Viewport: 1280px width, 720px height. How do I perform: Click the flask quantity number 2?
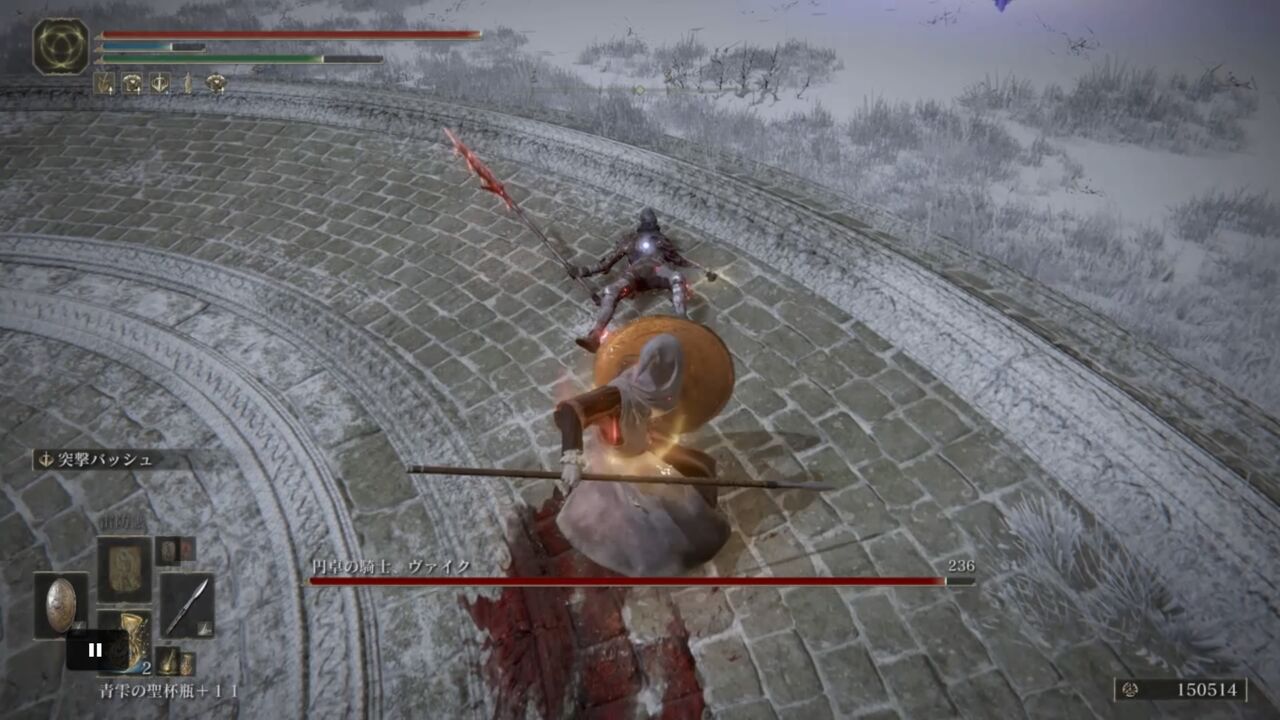point(146,667)
